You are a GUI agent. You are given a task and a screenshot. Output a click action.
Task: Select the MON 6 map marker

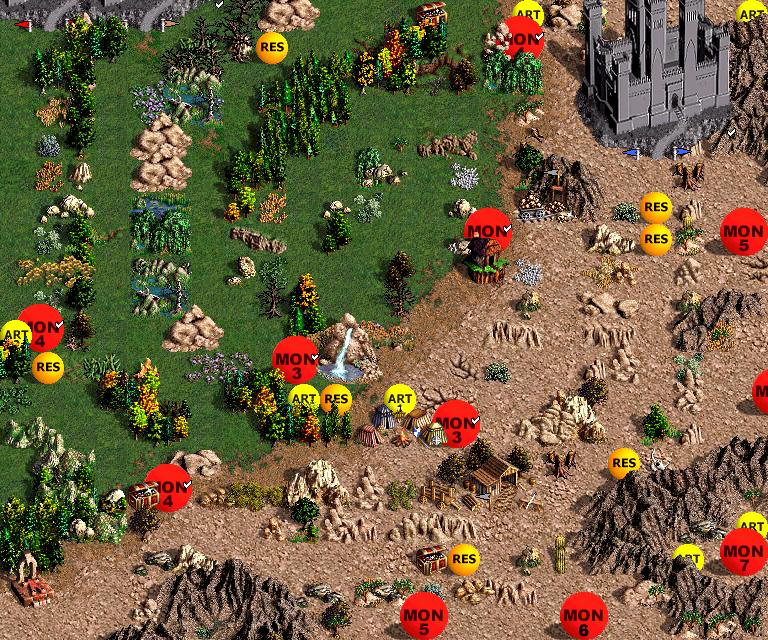(583, 617)
